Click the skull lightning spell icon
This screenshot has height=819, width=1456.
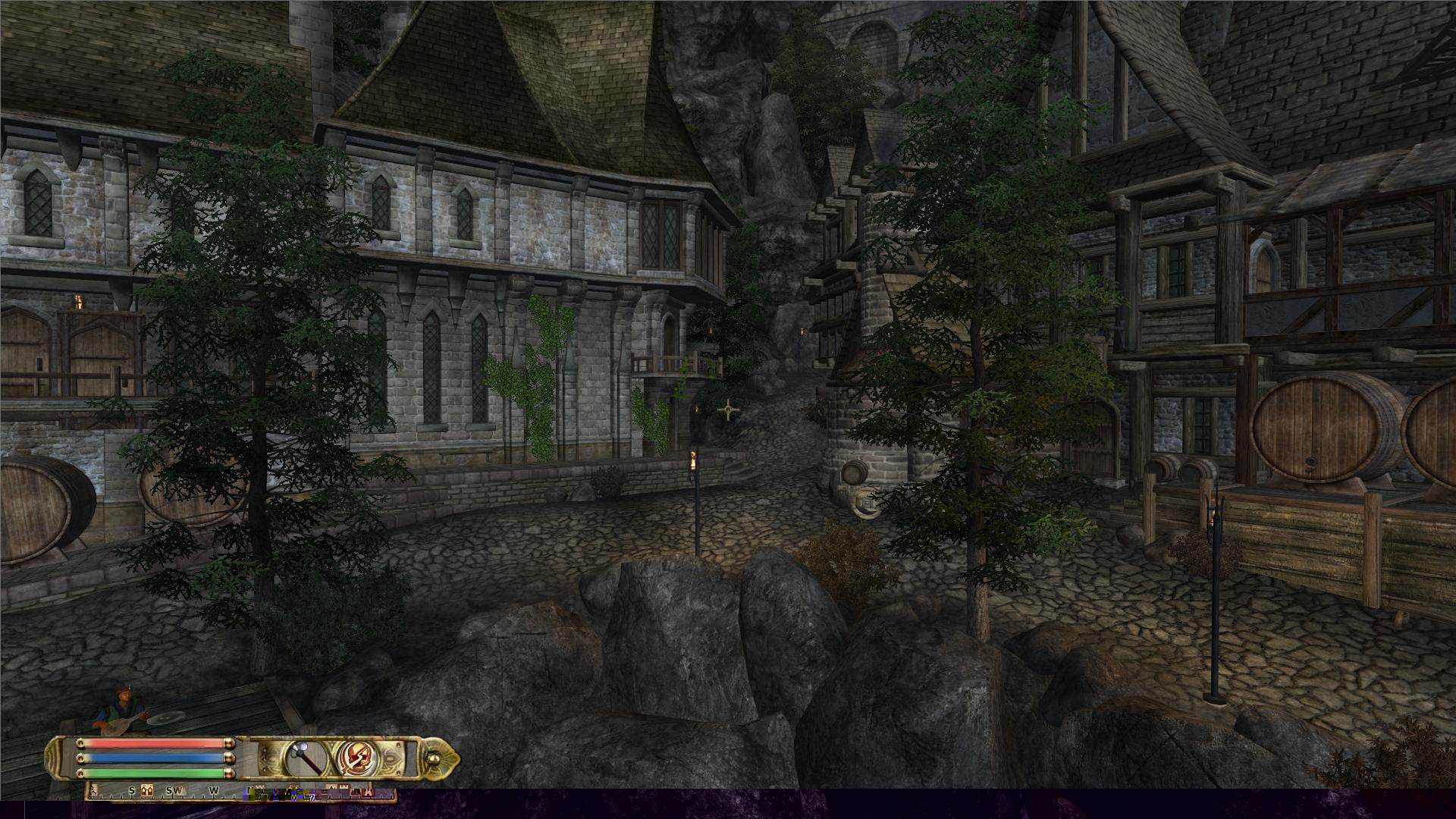click(x=355, y=758)
